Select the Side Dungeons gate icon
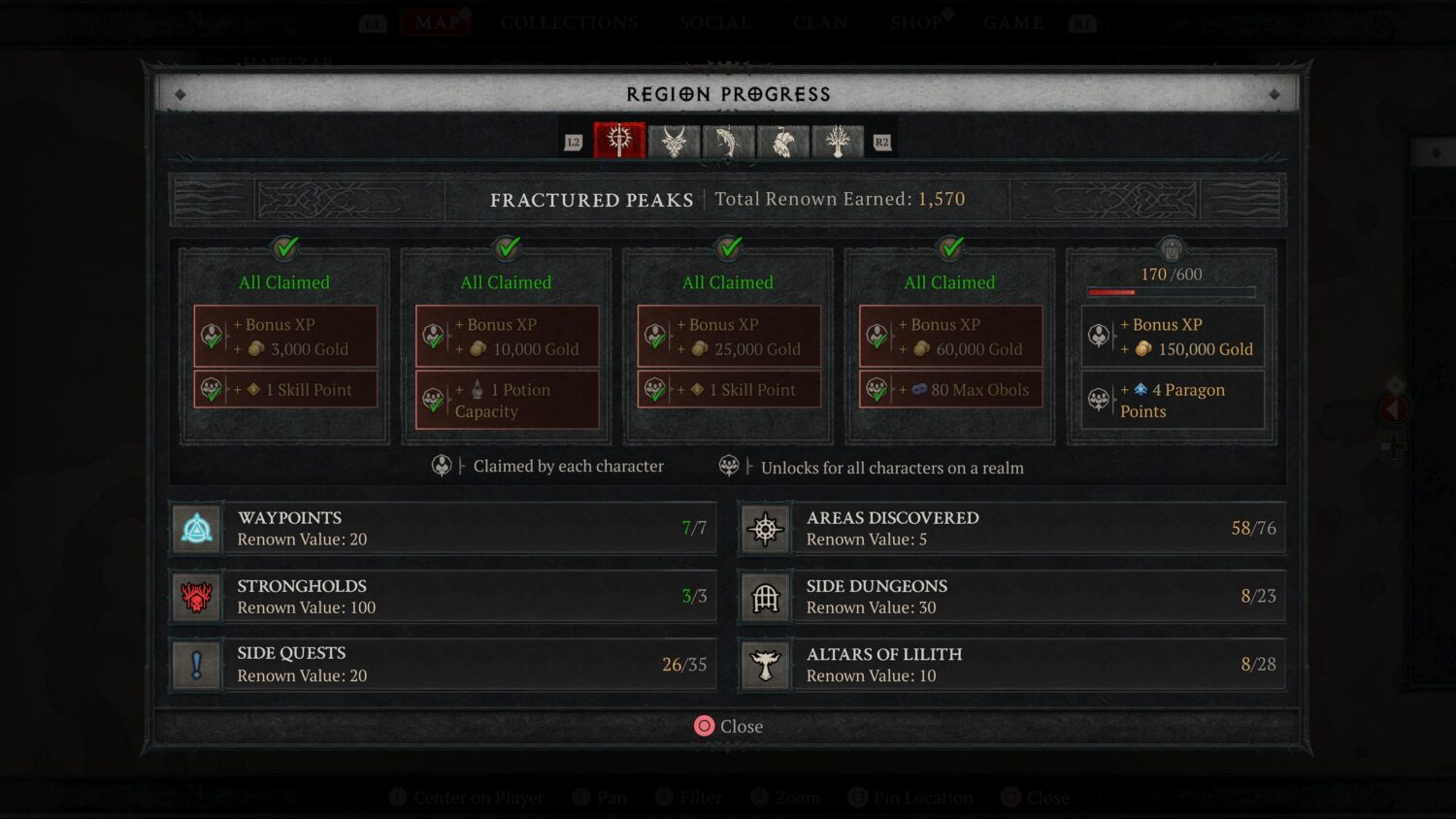This screenshot has width=1456, height=819. click(765, 596)
